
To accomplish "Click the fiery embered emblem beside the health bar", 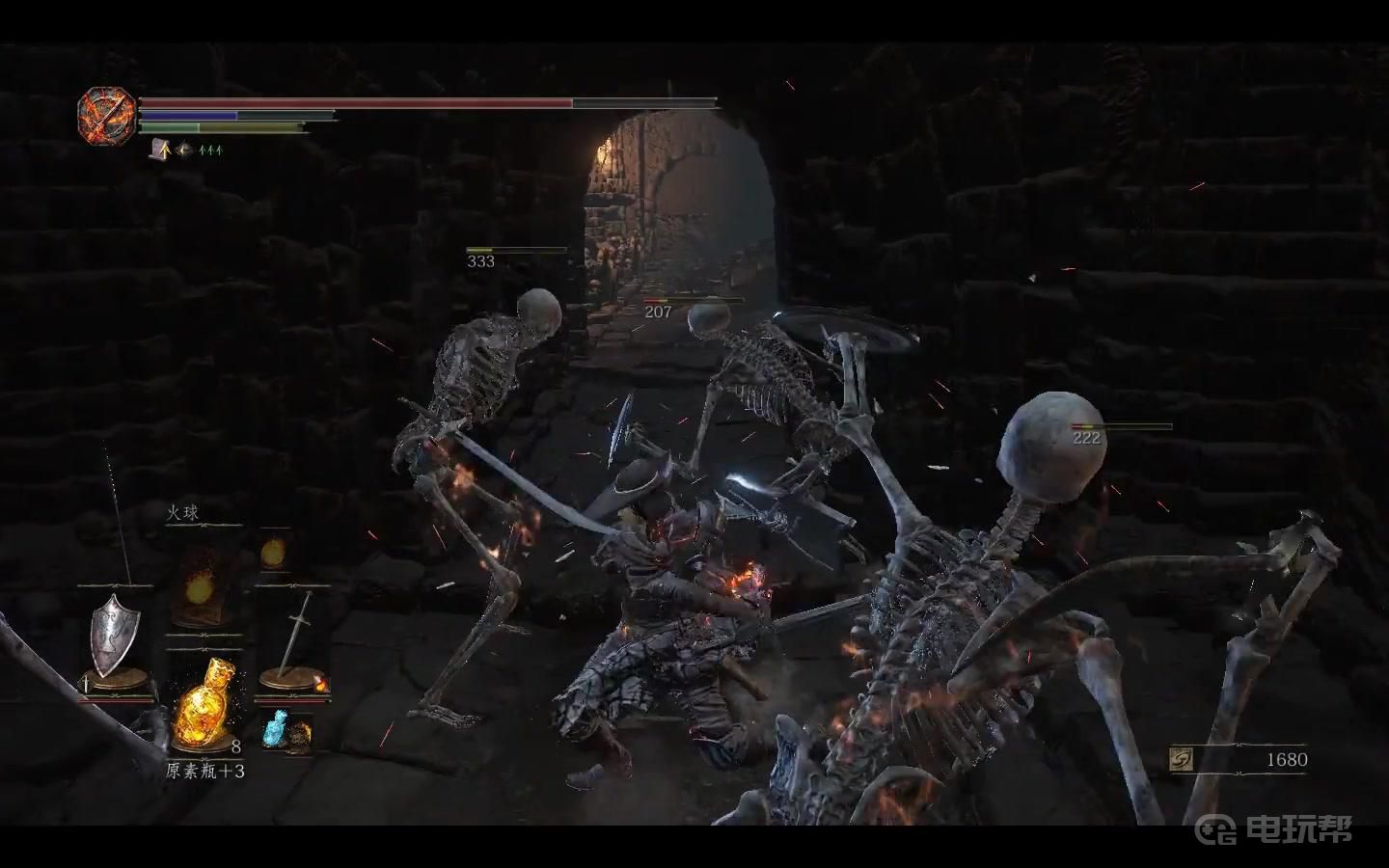I will 106,117.
